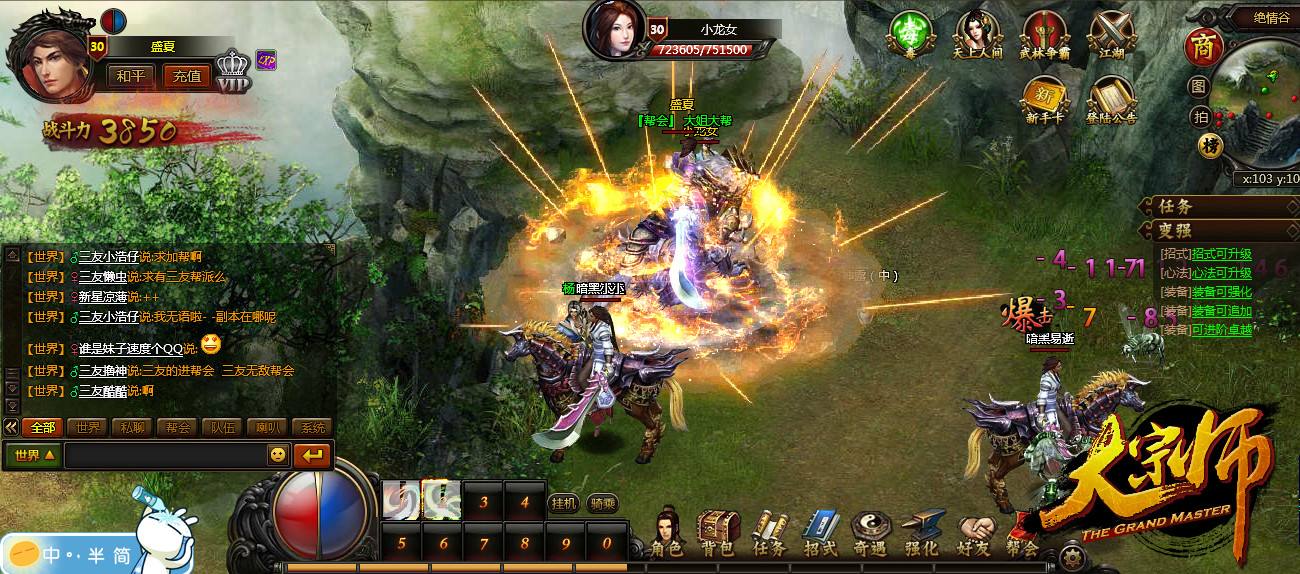
Task: Toggle 挂机 auto-combat button
Action: [x=563, y=503]
